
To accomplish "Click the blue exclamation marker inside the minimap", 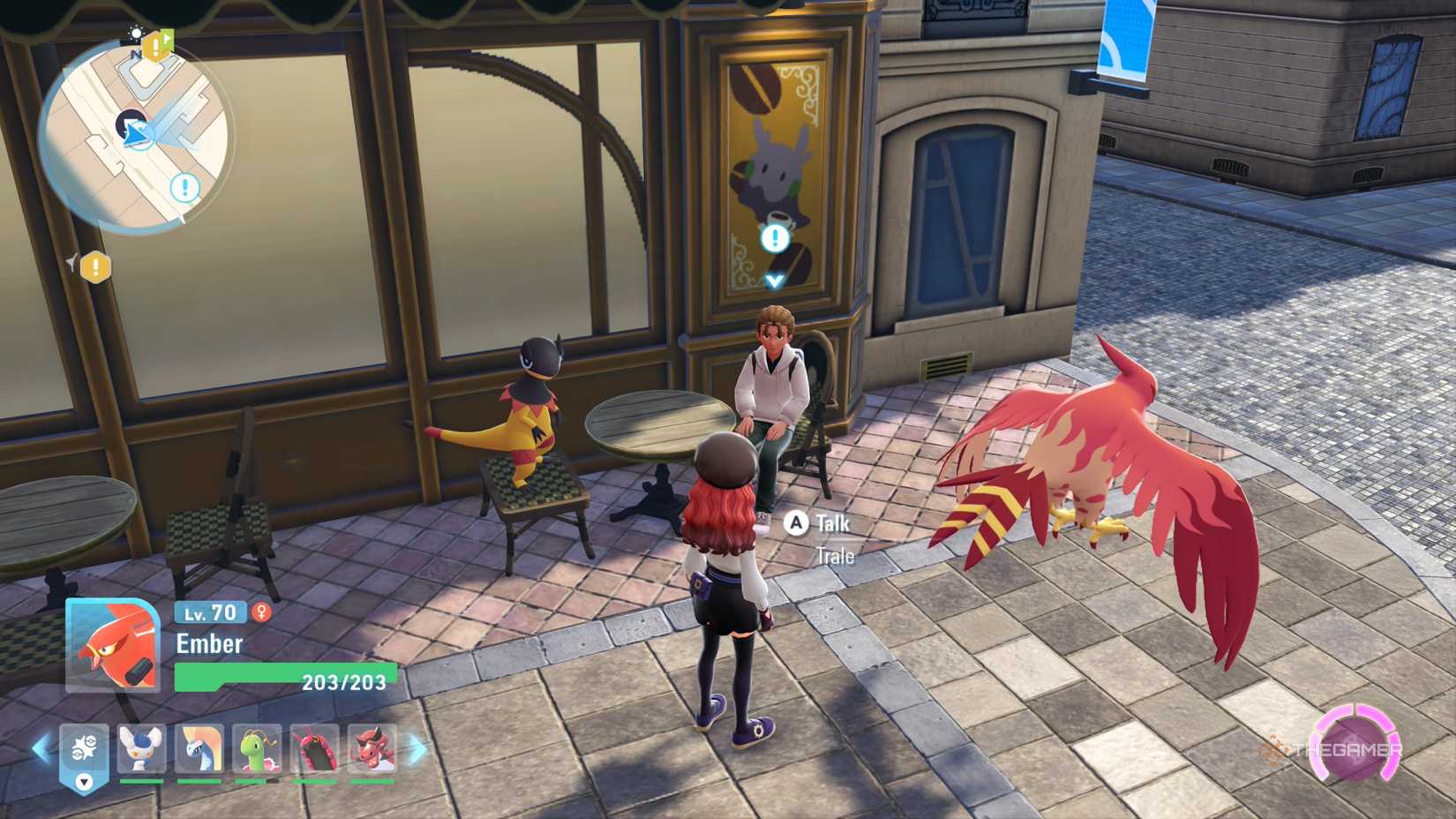I will 184,186.
